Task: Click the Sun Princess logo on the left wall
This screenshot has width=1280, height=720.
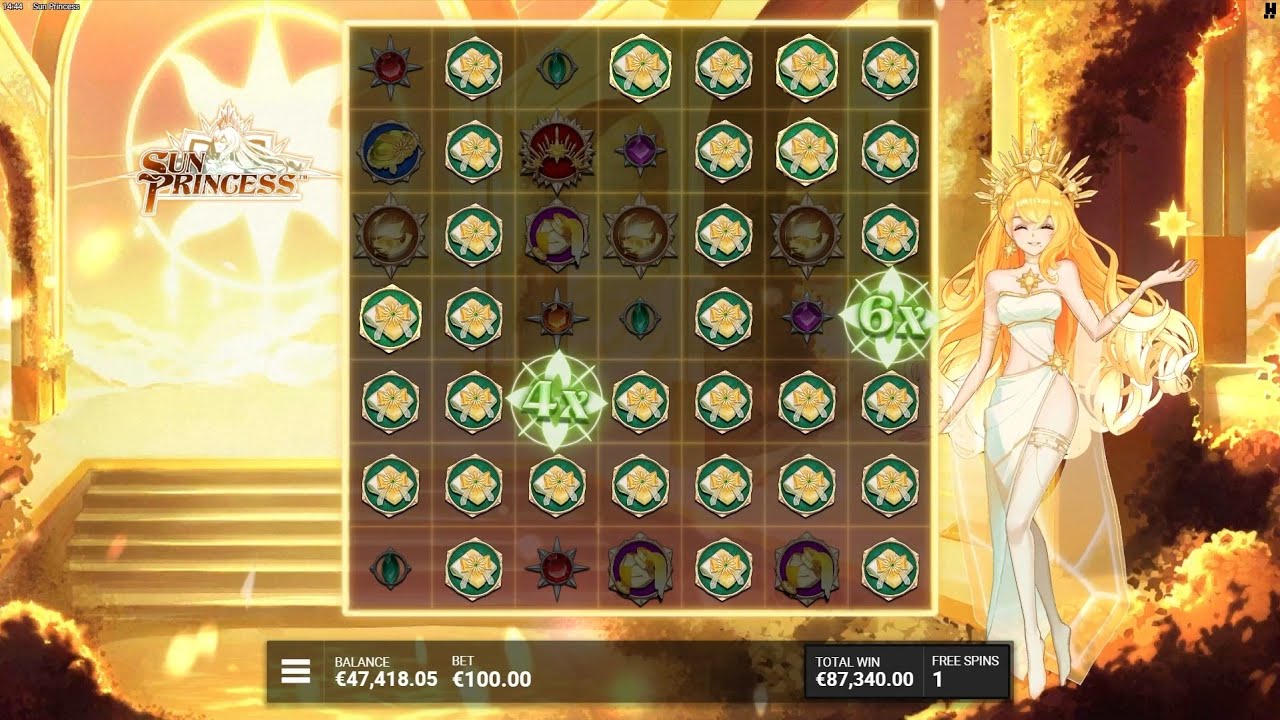Action: 221,168
